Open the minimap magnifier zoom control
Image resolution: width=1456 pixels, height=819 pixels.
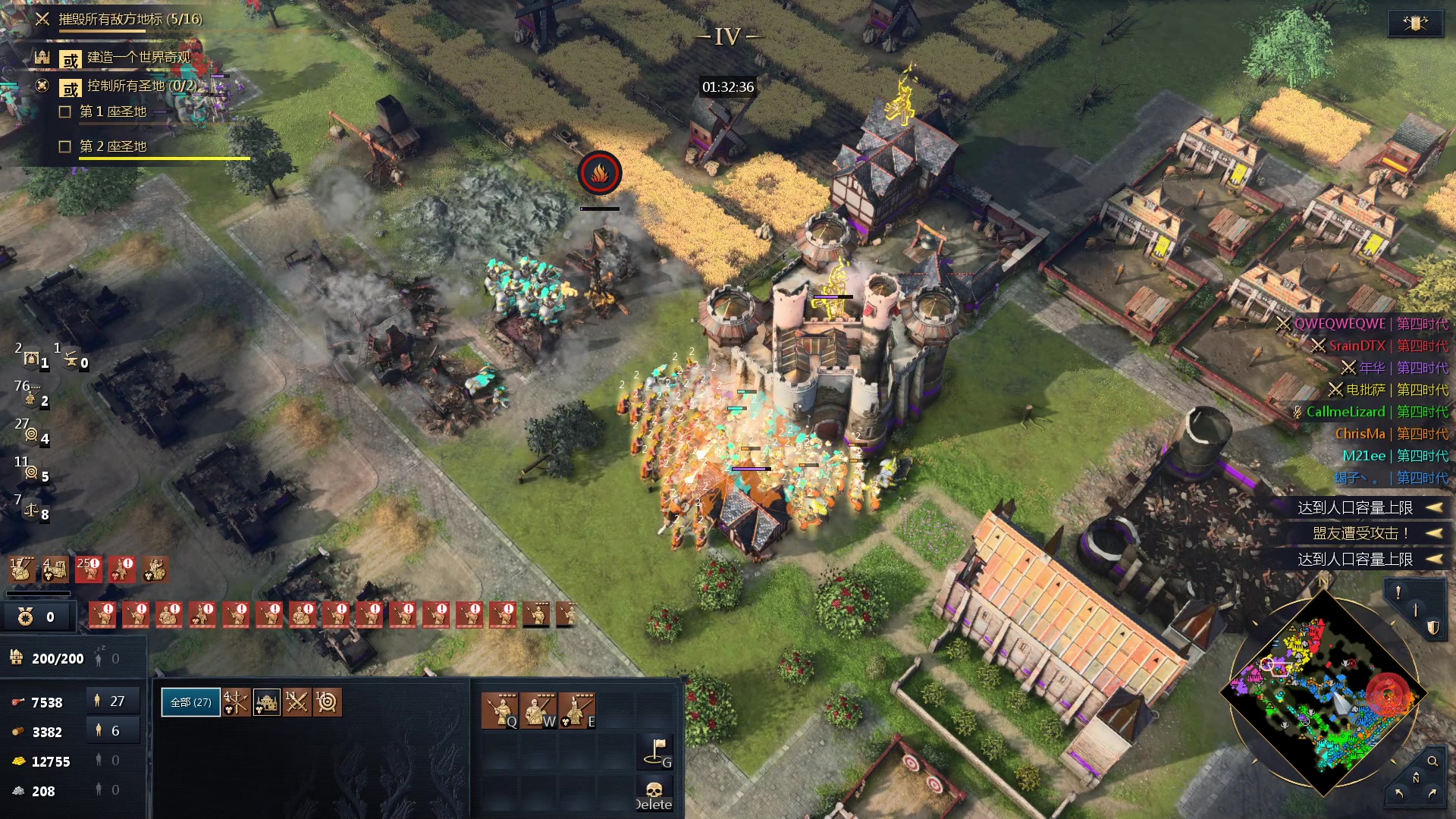click(1432, 761)
